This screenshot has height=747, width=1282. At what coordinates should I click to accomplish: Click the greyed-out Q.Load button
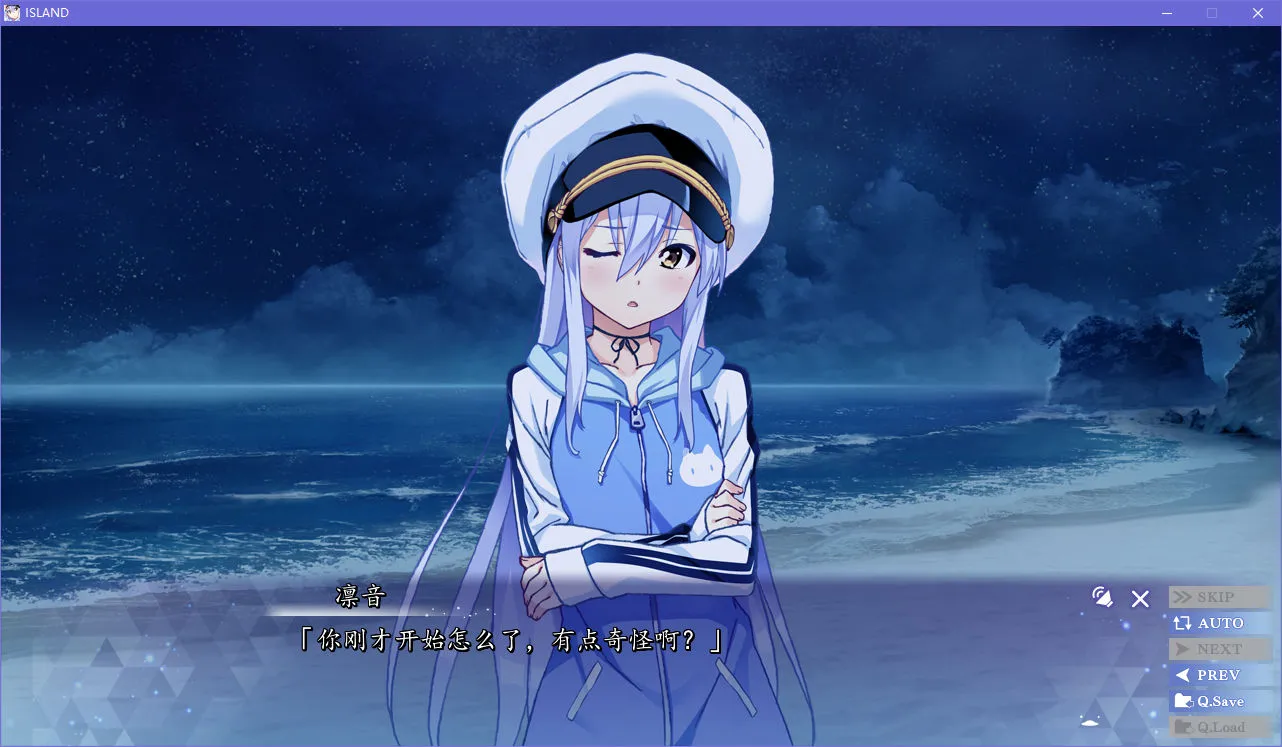pyautogui.click(x=1218, y=727)
